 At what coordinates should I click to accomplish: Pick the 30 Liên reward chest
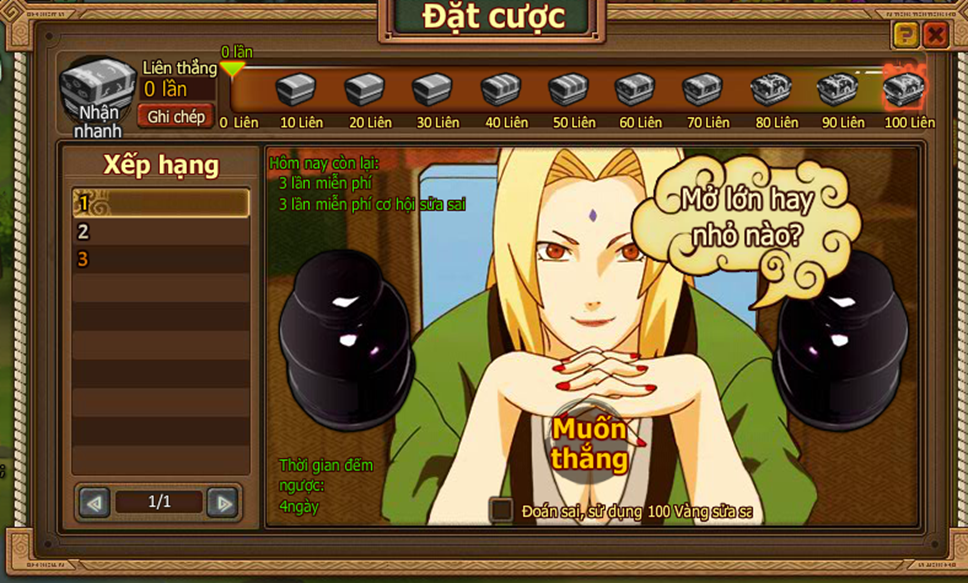click(433, 91)
